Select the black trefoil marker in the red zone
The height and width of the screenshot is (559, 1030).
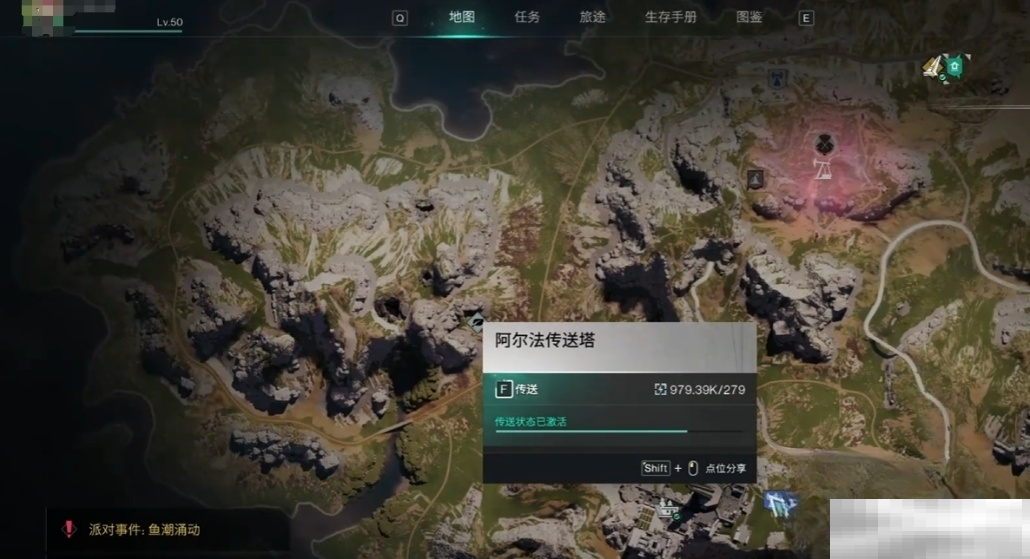coord(824,141)
